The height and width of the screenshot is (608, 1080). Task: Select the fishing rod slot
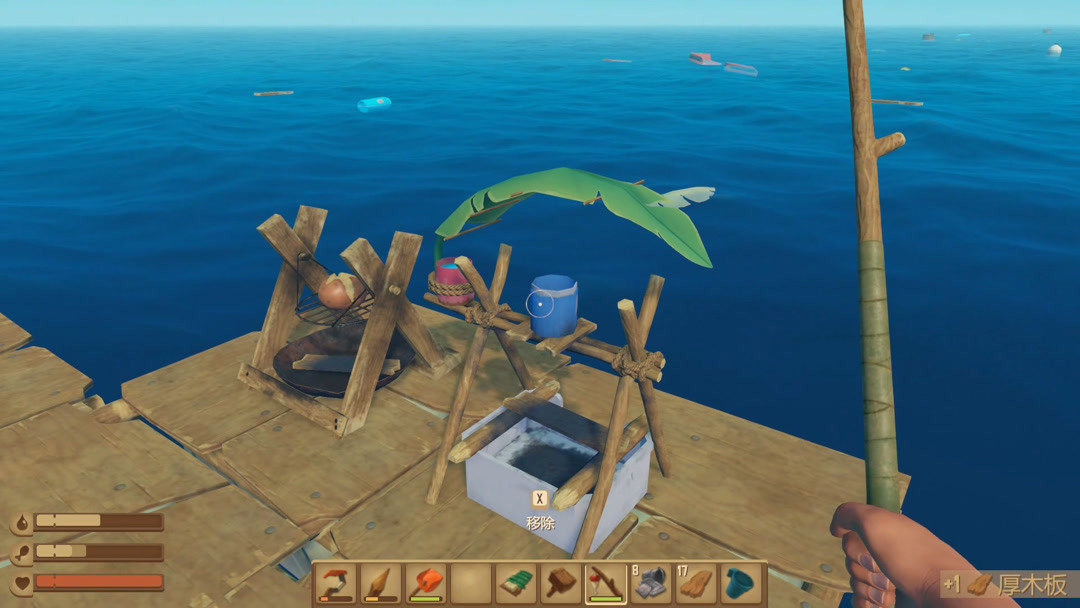(606, 584)
